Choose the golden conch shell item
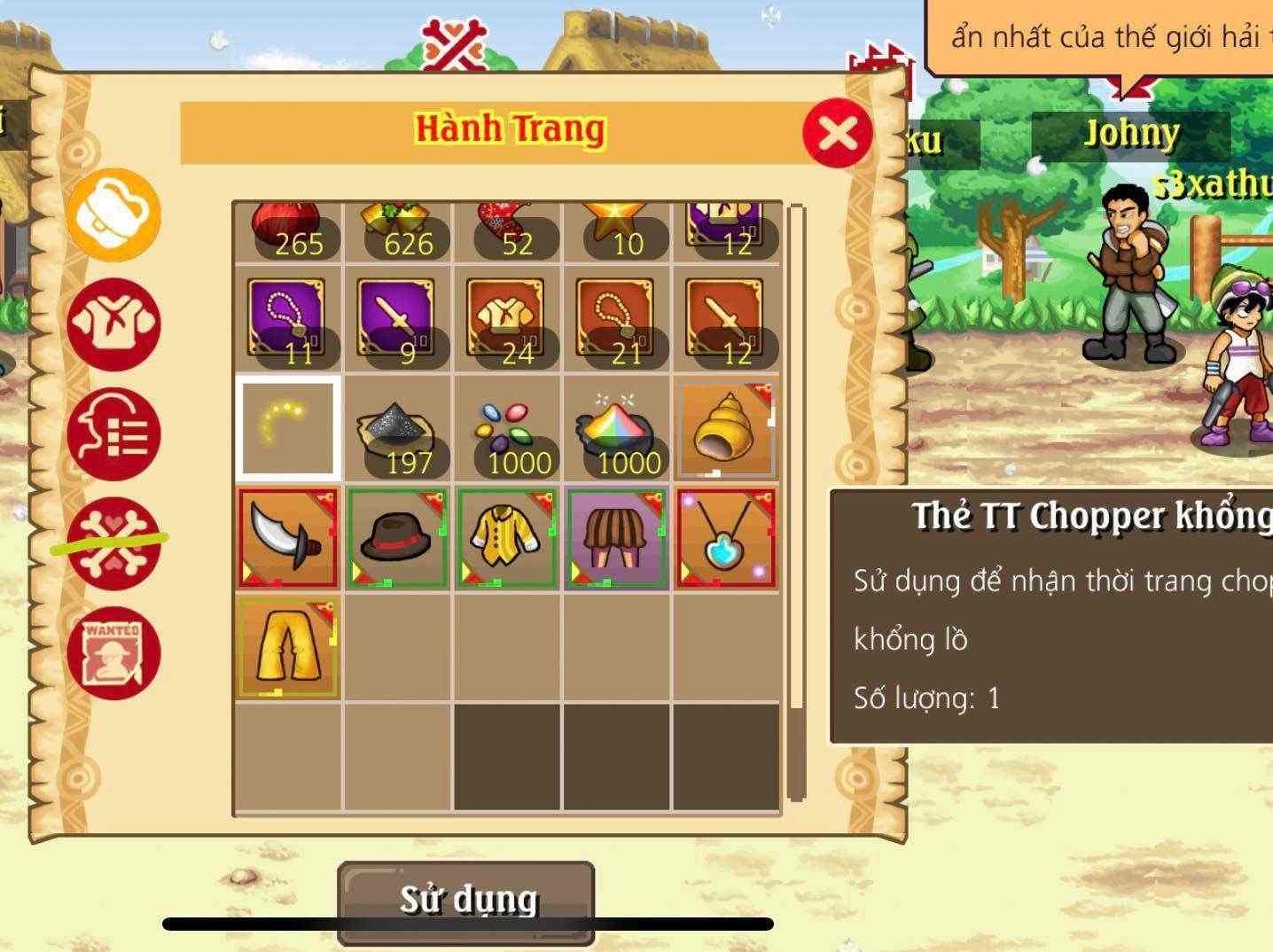 coord(726,428)
